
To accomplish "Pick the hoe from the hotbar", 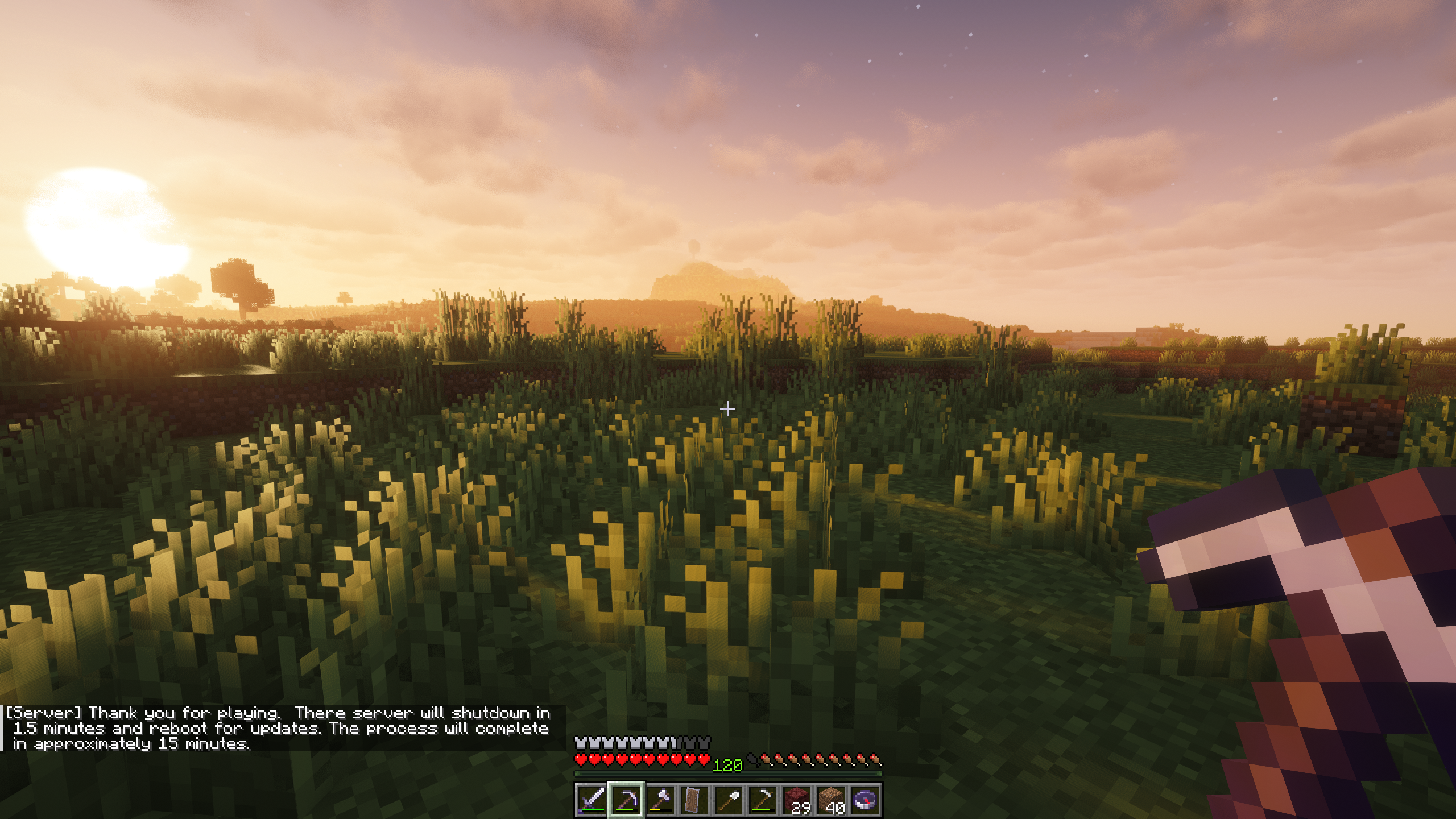I will 762,799.
